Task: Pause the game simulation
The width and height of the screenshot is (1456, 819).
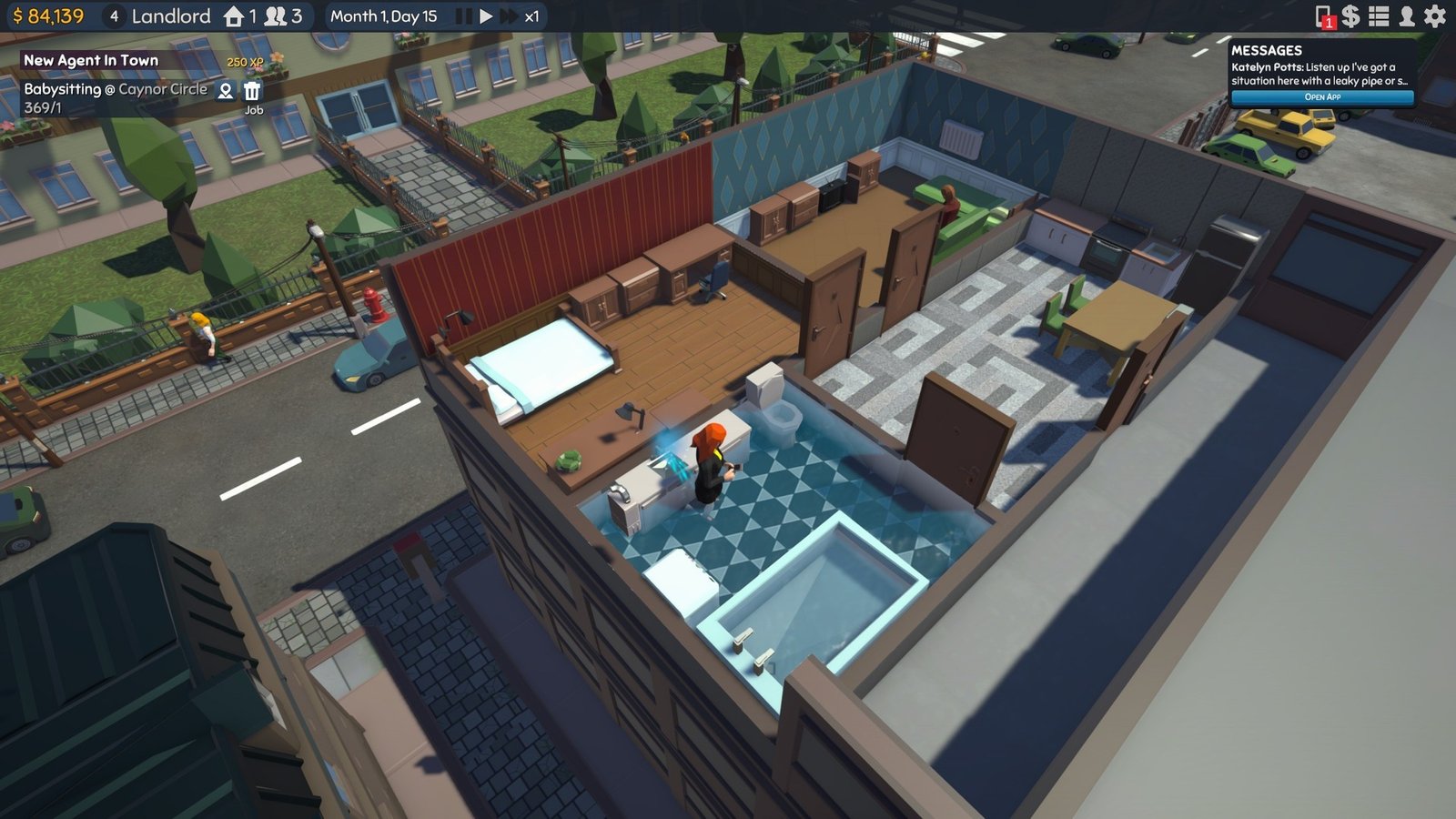Action: [x=465, y=15]
